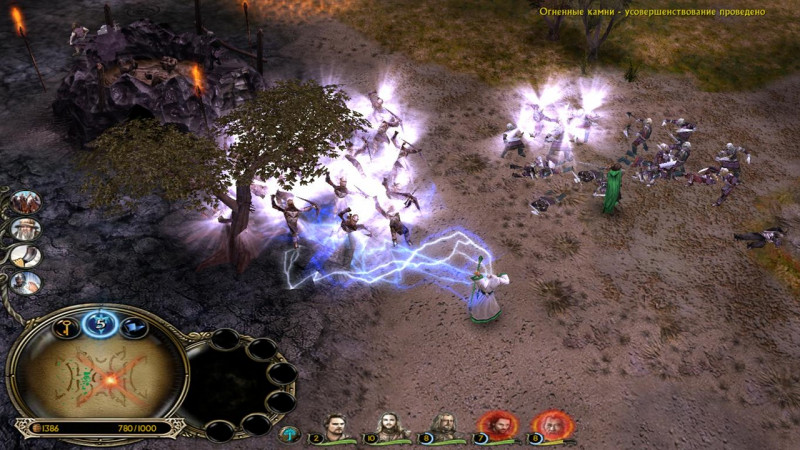Open the spellbook with 5 power points
The image size is (800, 450).
100,324
